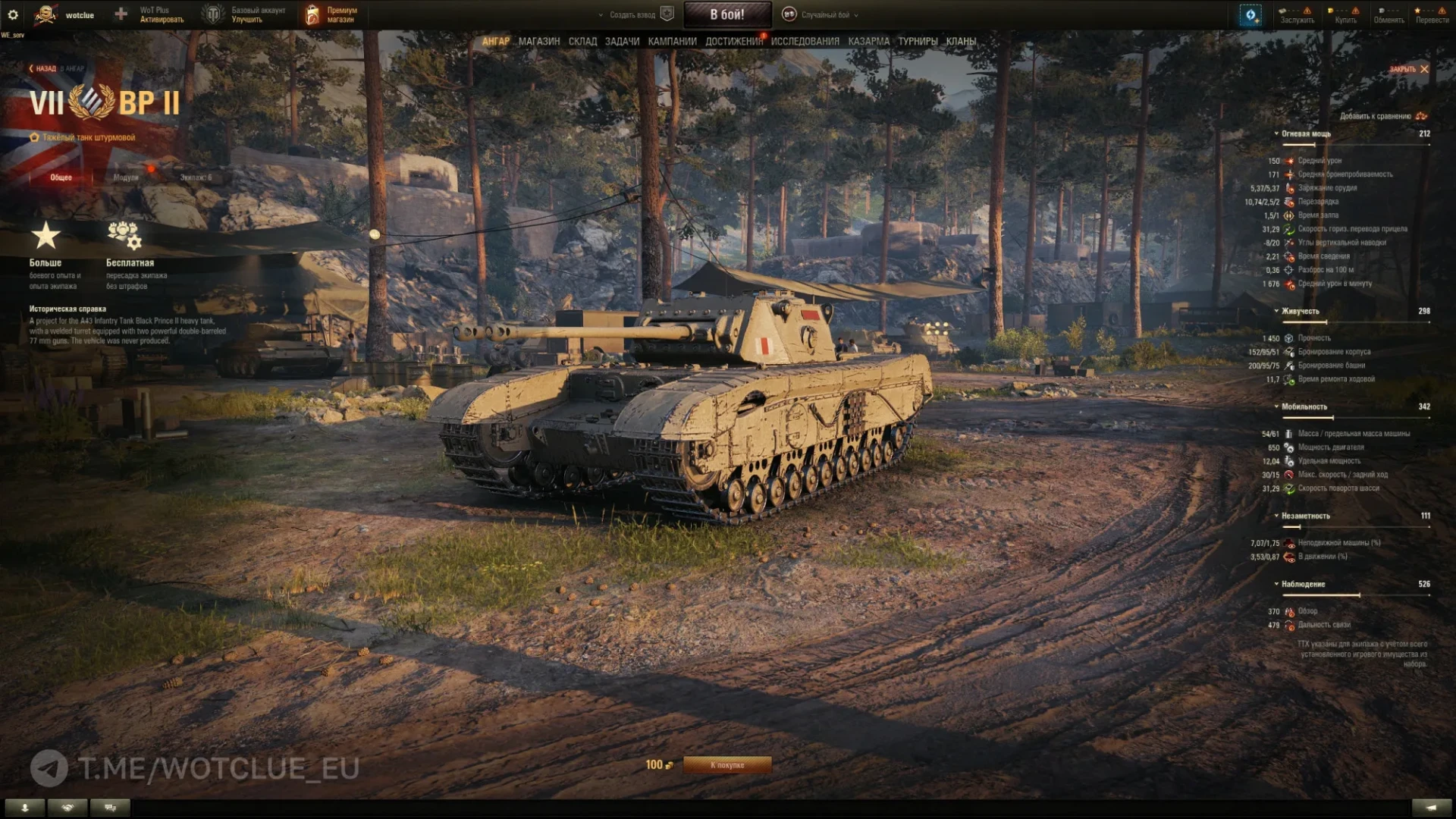
Task: Select the «Экипаж: 6» crew tab
Action: point(196,177)
